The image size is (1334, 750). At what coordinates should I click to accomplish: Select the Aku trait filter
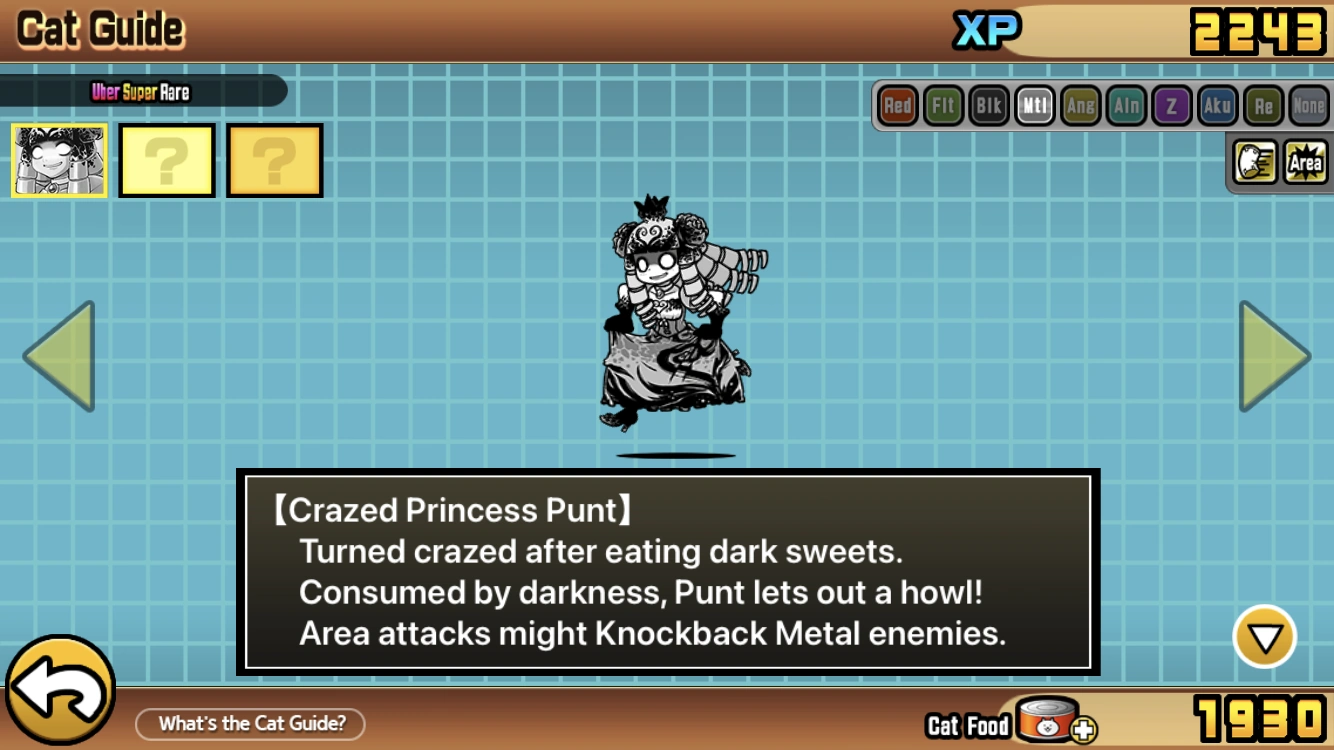[1217, 105]
